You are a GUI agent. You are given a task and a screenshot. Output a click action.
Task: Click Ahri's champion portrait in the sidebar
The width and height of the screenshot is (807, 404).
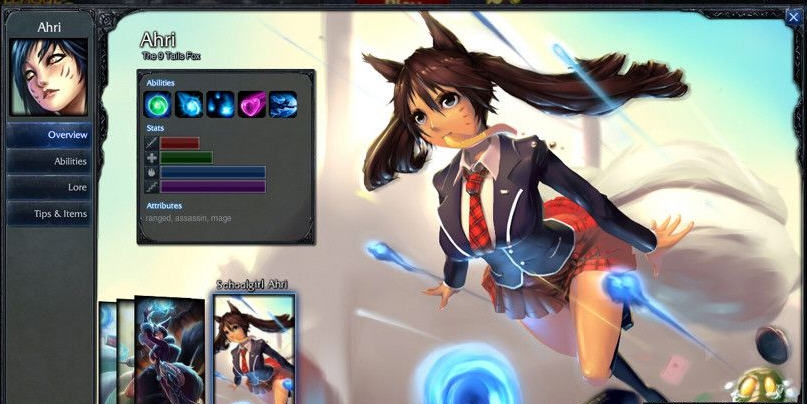click(x=48, y=77)
